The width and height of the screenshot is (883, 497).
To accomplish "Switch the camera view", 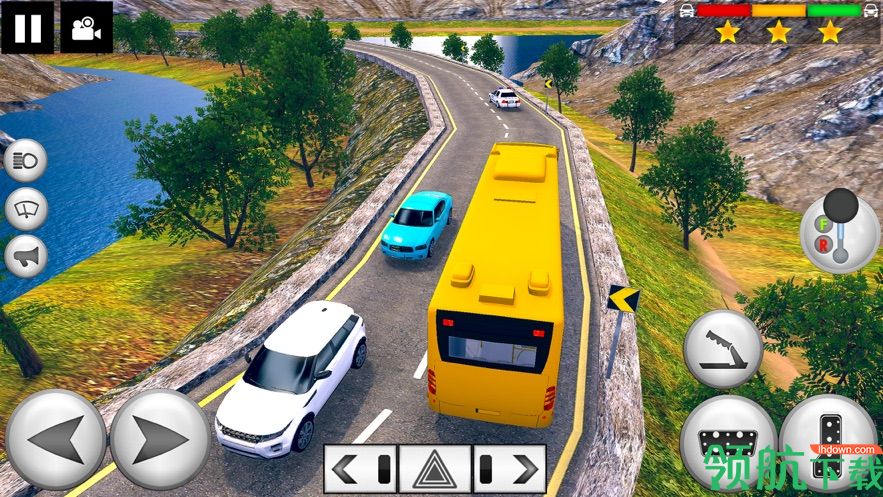I will (x=87, y=27).
